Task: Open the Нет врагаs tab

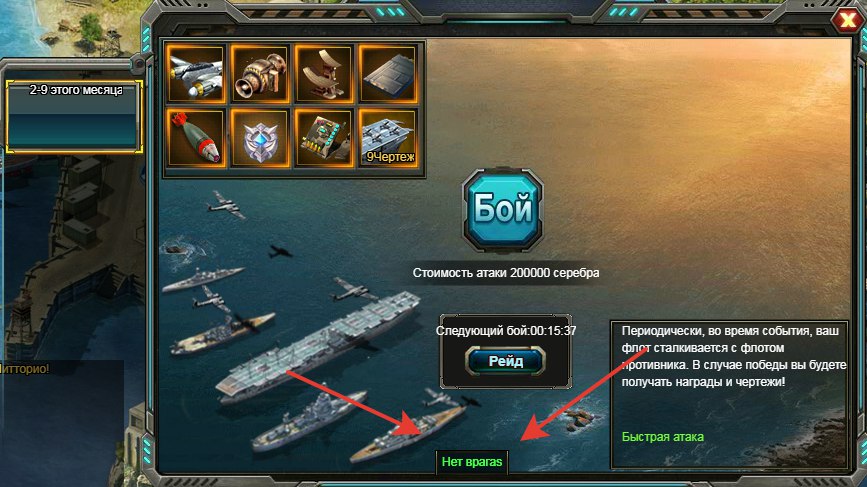Action: pos(473,462)
